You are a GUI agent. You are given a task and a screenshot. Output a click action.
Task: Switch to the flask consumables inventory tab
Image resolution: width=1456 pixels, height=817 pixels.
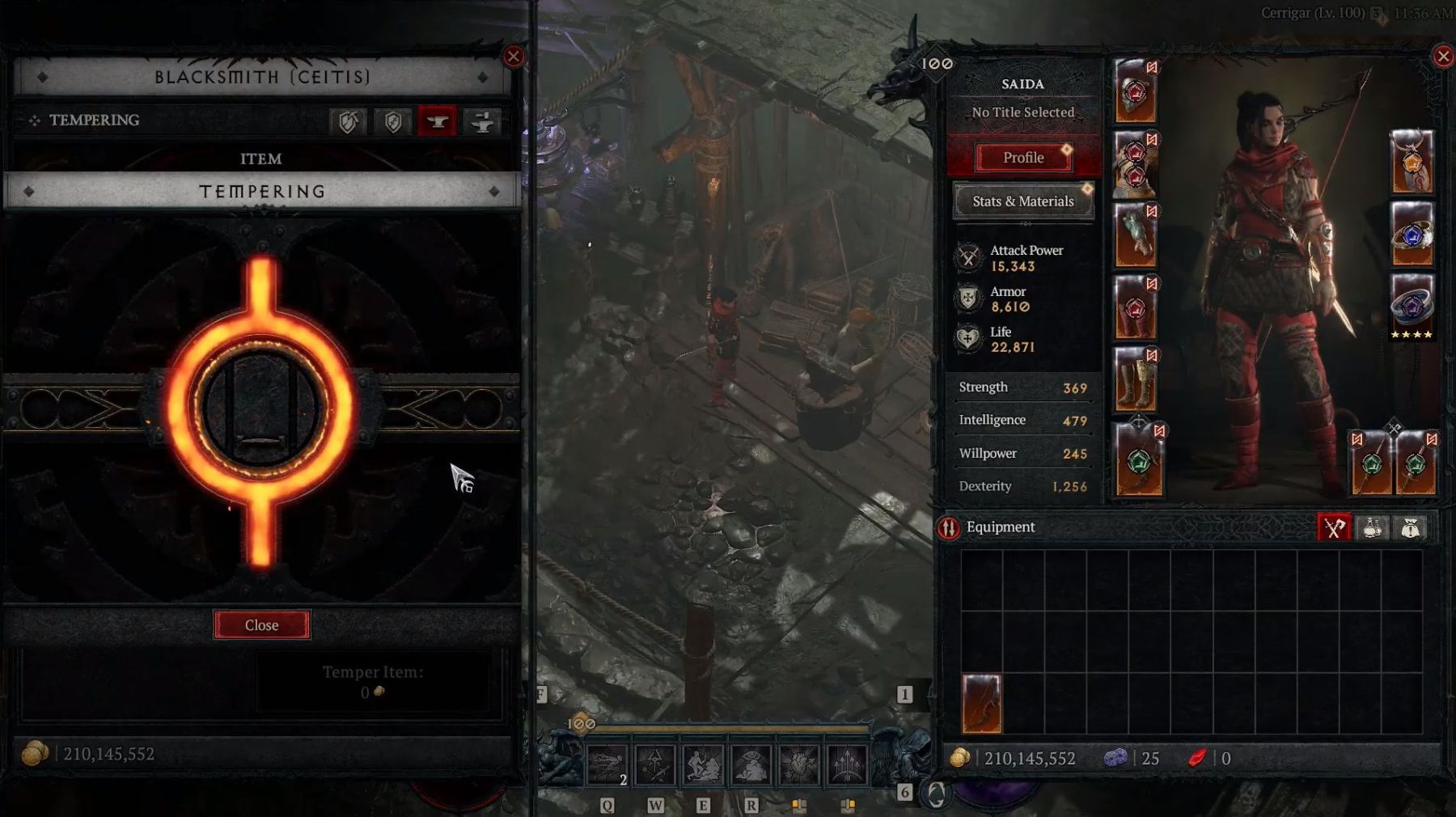[1373, 528]
